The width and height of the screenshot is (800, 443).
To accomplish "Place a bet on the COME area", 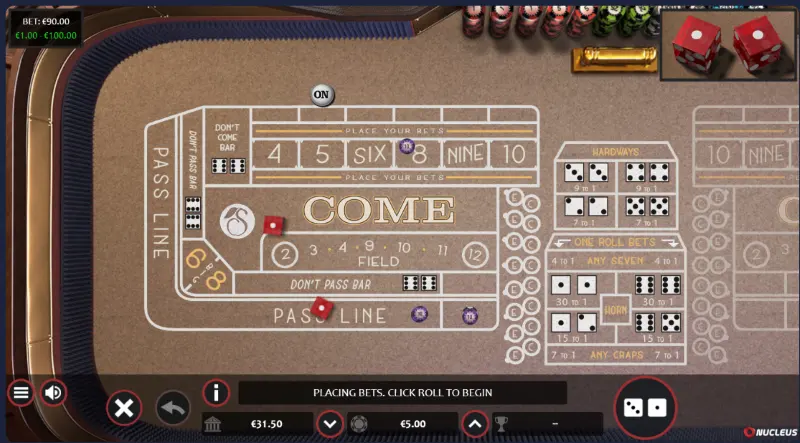I will point(378,211).
